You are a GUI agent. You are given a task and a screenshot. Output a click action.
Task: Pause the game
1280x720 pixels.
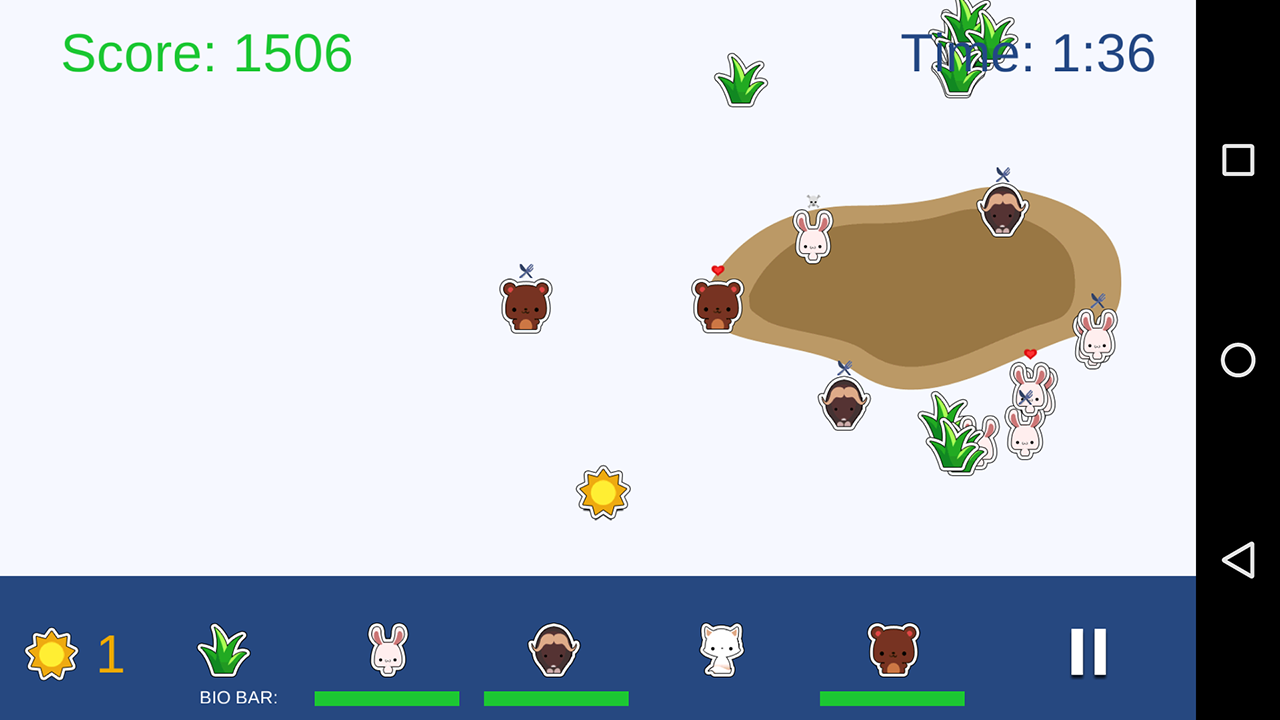point(1088,652)
